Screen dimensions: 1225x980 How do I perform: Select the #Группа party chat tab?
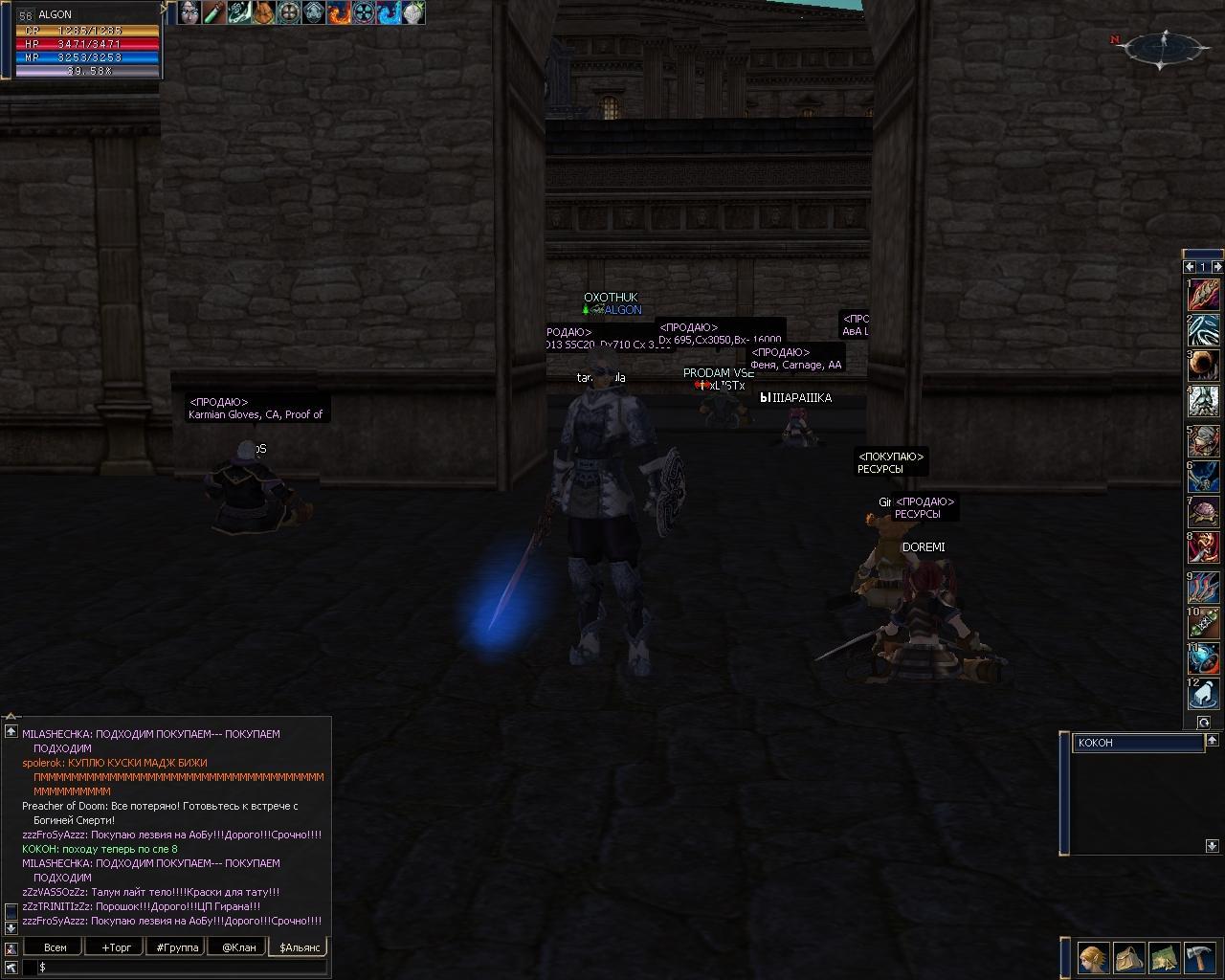pyautogui.click(x=177, y=947)
